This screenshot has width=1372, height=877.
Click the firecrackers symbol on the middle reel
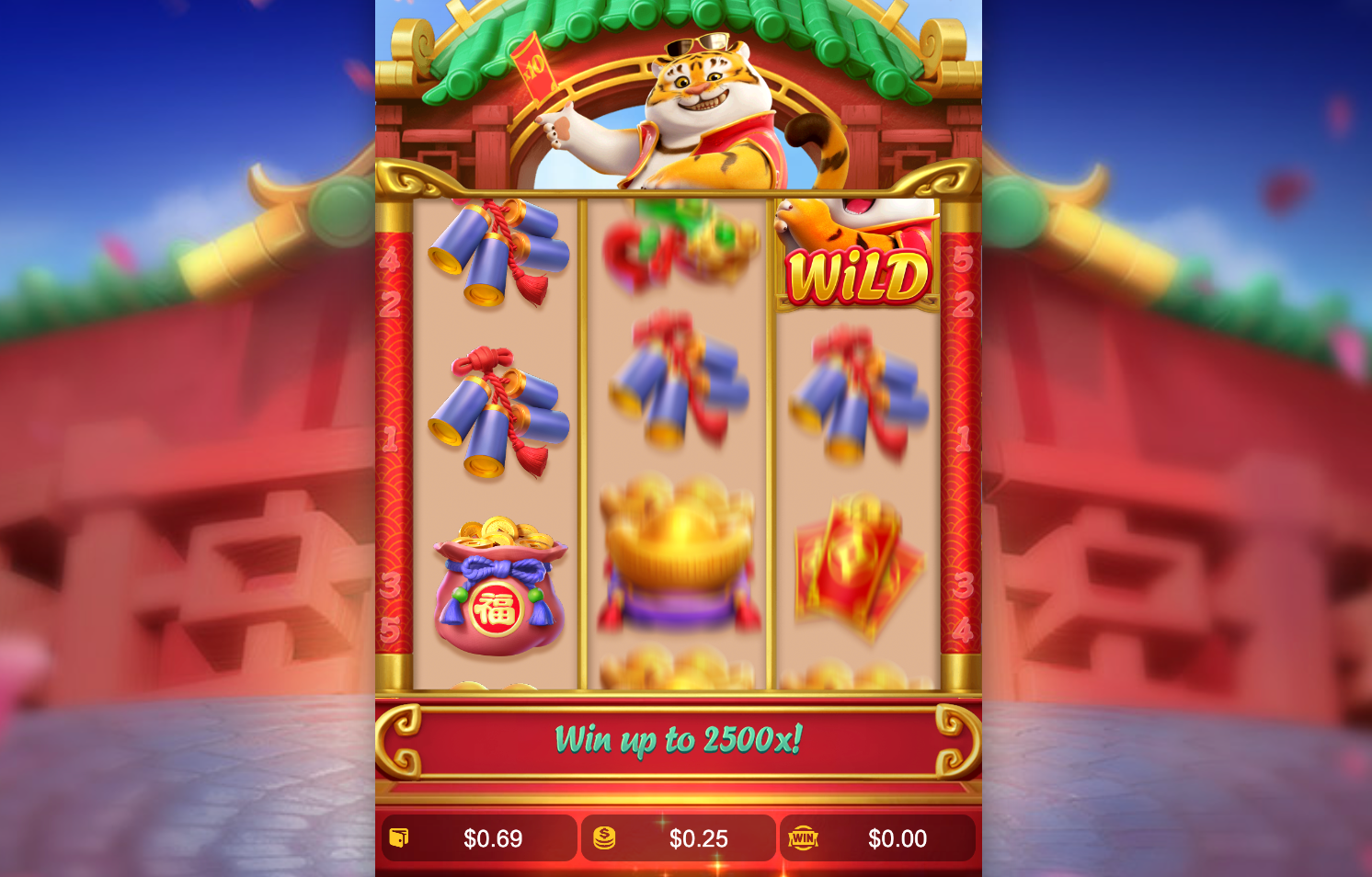click(679, 386)
